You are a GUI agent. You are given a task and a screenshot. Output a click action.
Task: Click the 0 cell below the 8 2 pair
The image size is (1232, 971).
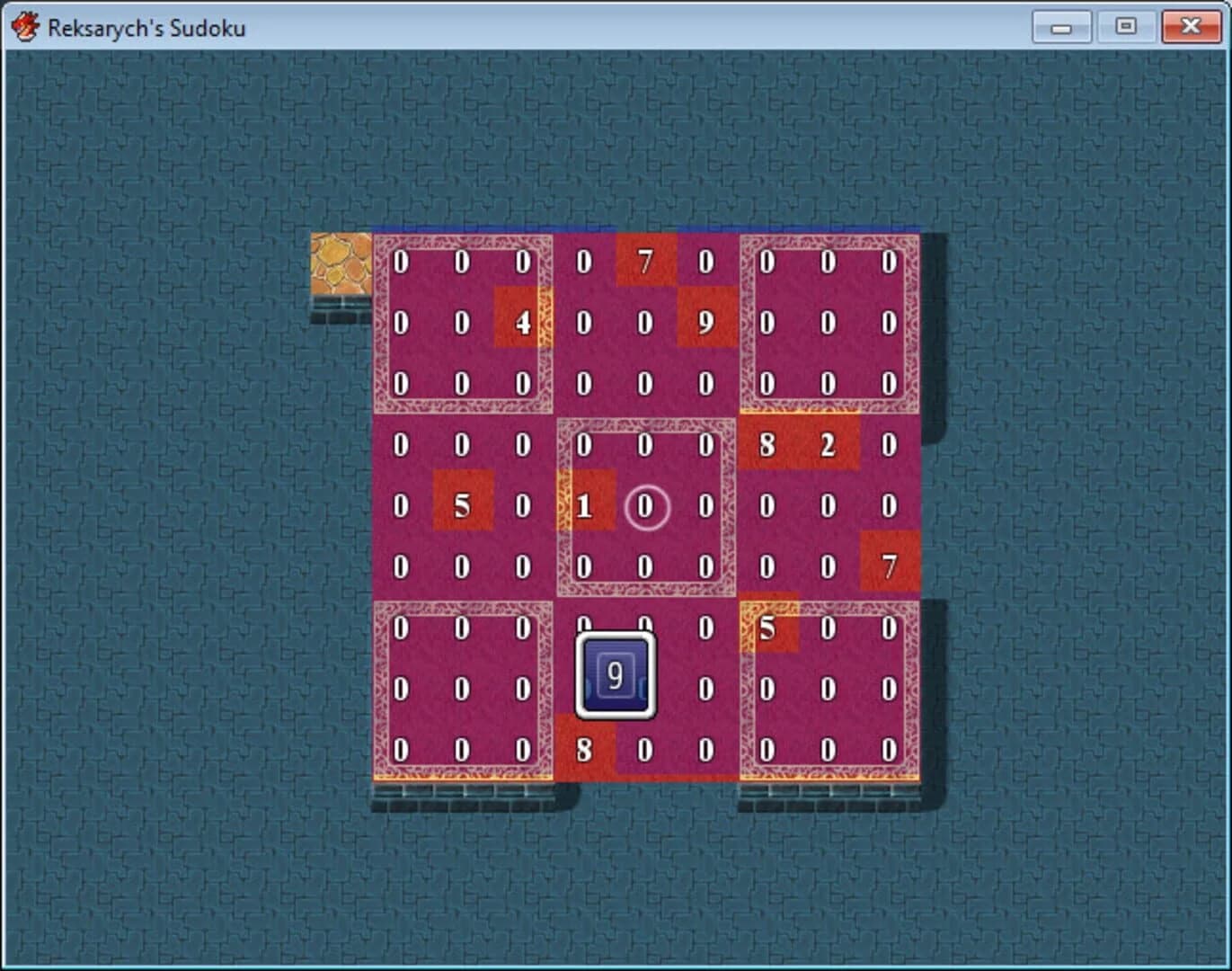767,506
